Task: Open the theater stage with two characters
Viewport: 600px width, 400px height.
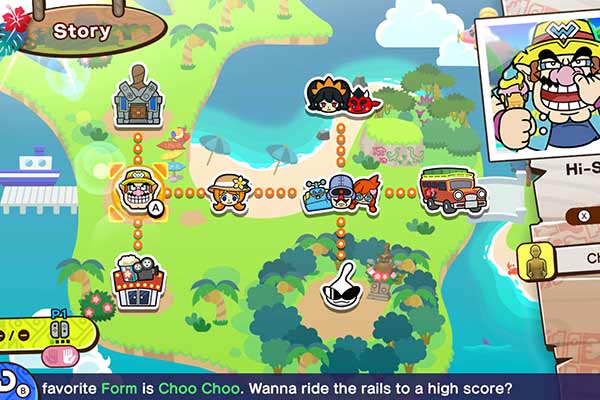Action: click(138, 278)
